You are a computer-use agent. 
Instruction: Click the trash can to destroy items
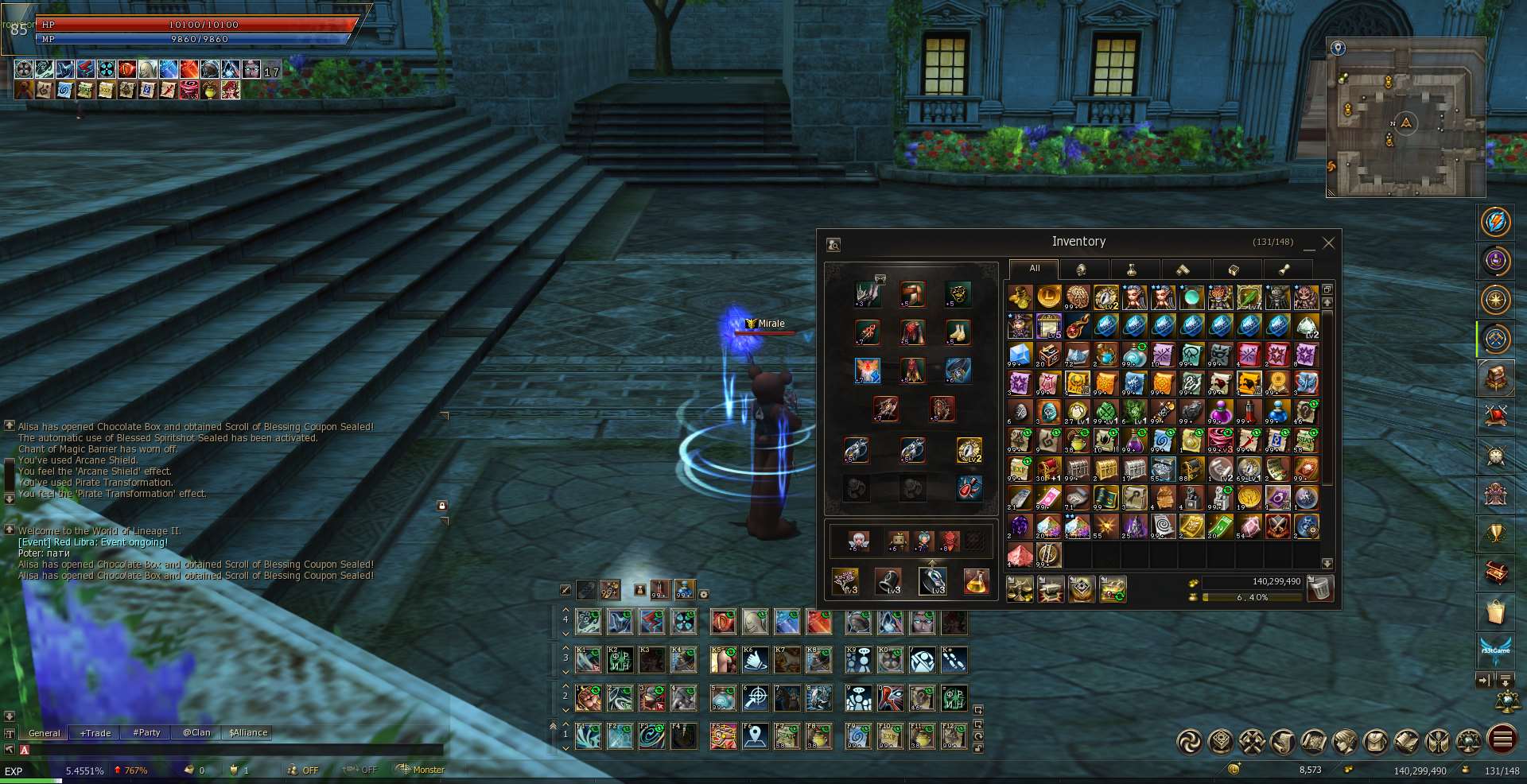(1319, 588)
